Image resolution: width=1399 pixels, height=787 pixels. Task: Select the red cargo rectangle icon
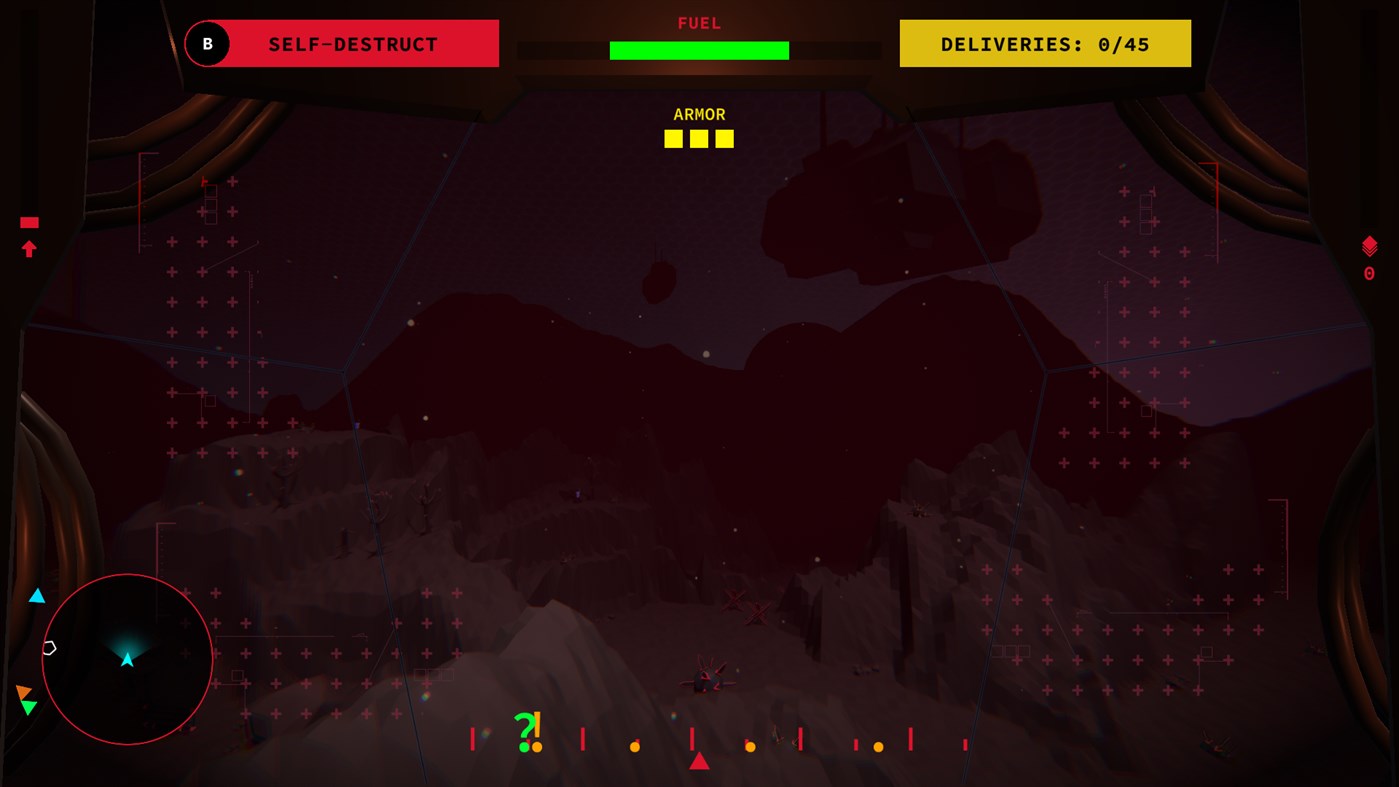[x=29, y=222]
